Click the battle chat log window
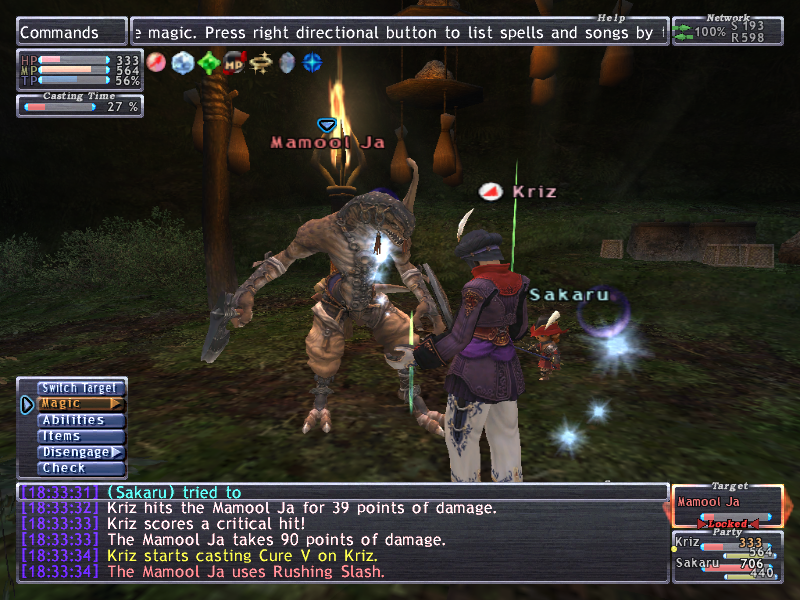 tap(342, 532)
